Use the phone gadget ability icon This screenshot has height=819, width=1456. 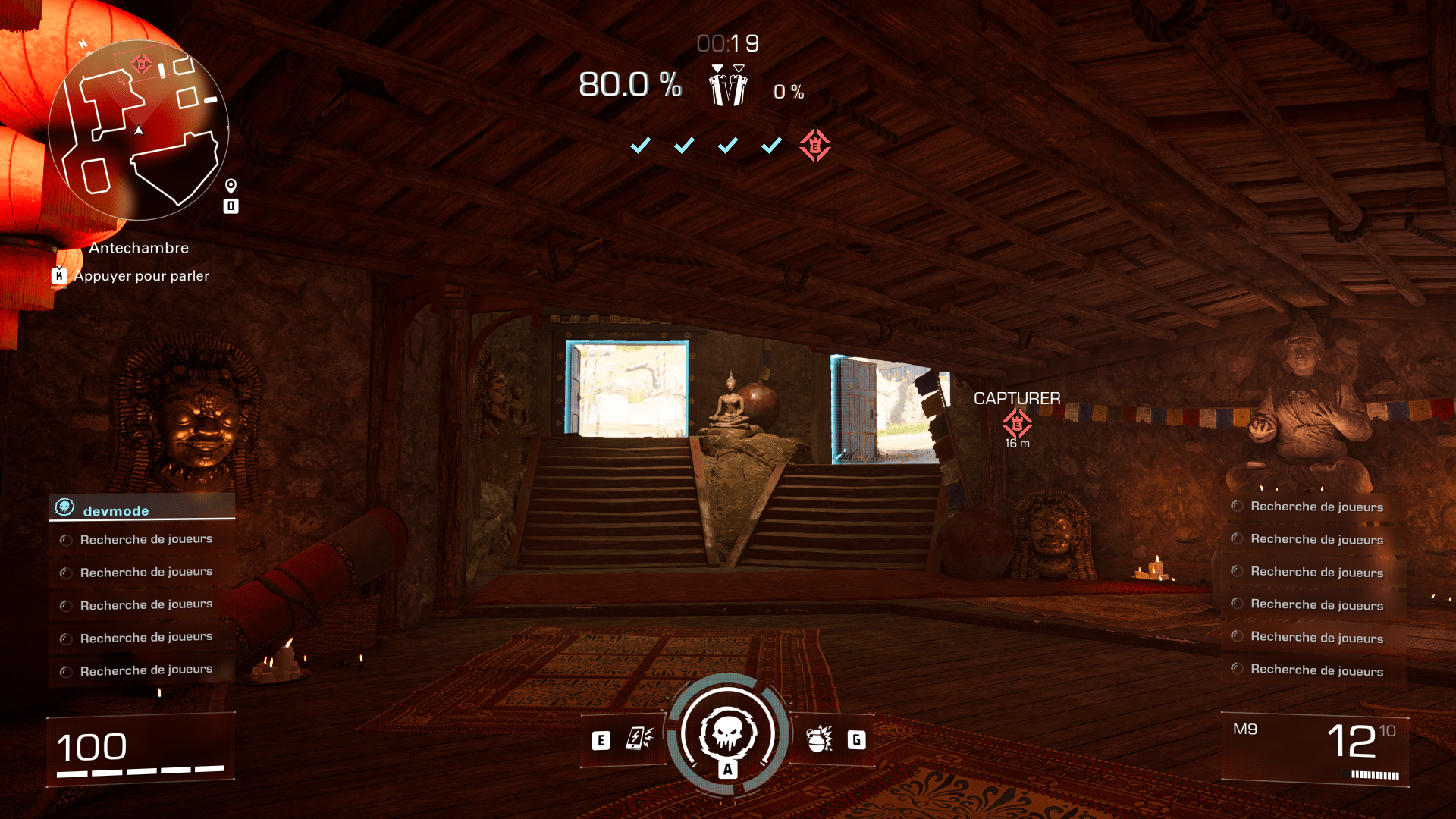point(639,739)
